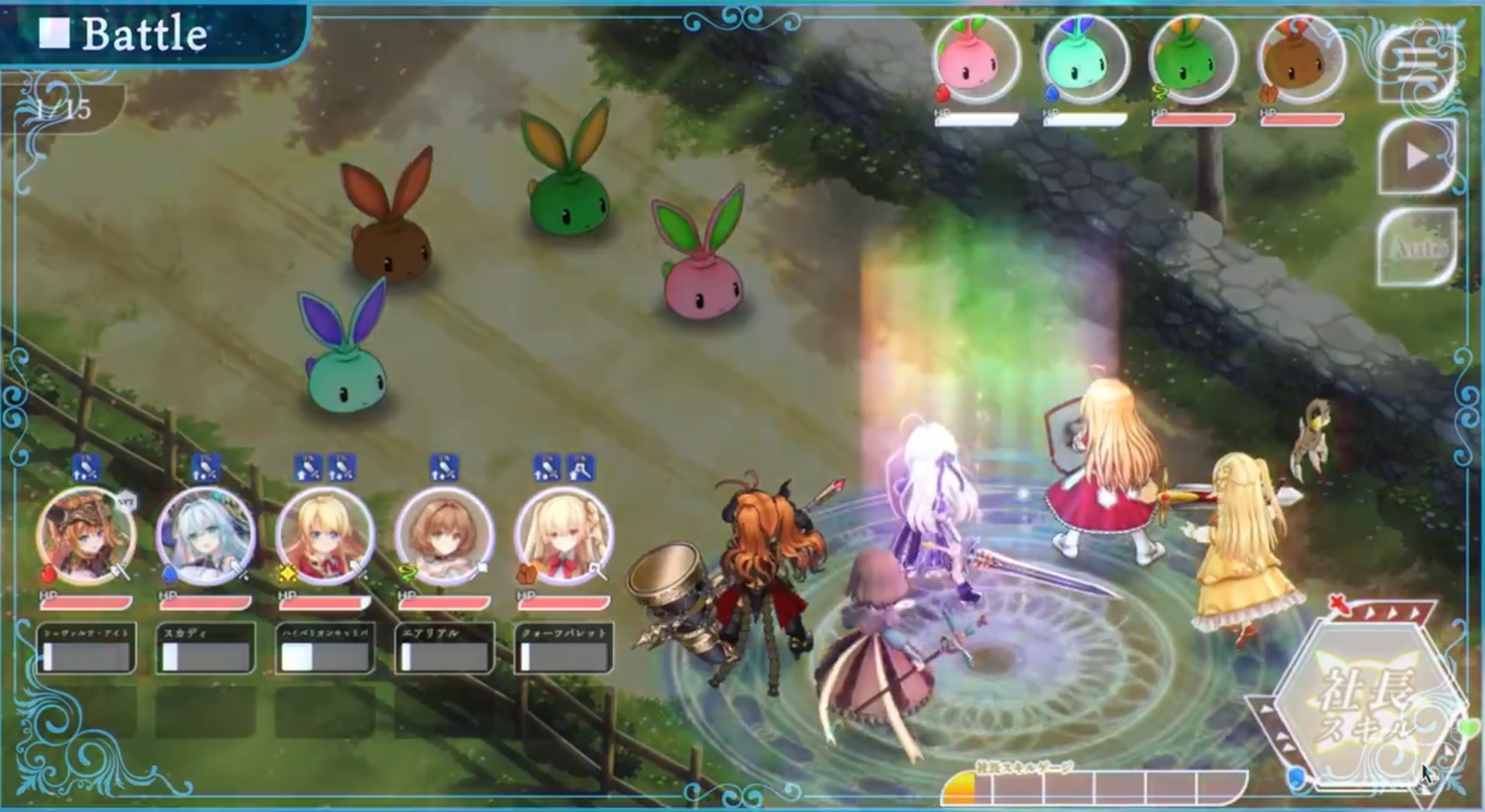Target the green enemy portrait icon
Image resolution: width=1485 pixels, height=812 pixels.
pos(1193,59)
